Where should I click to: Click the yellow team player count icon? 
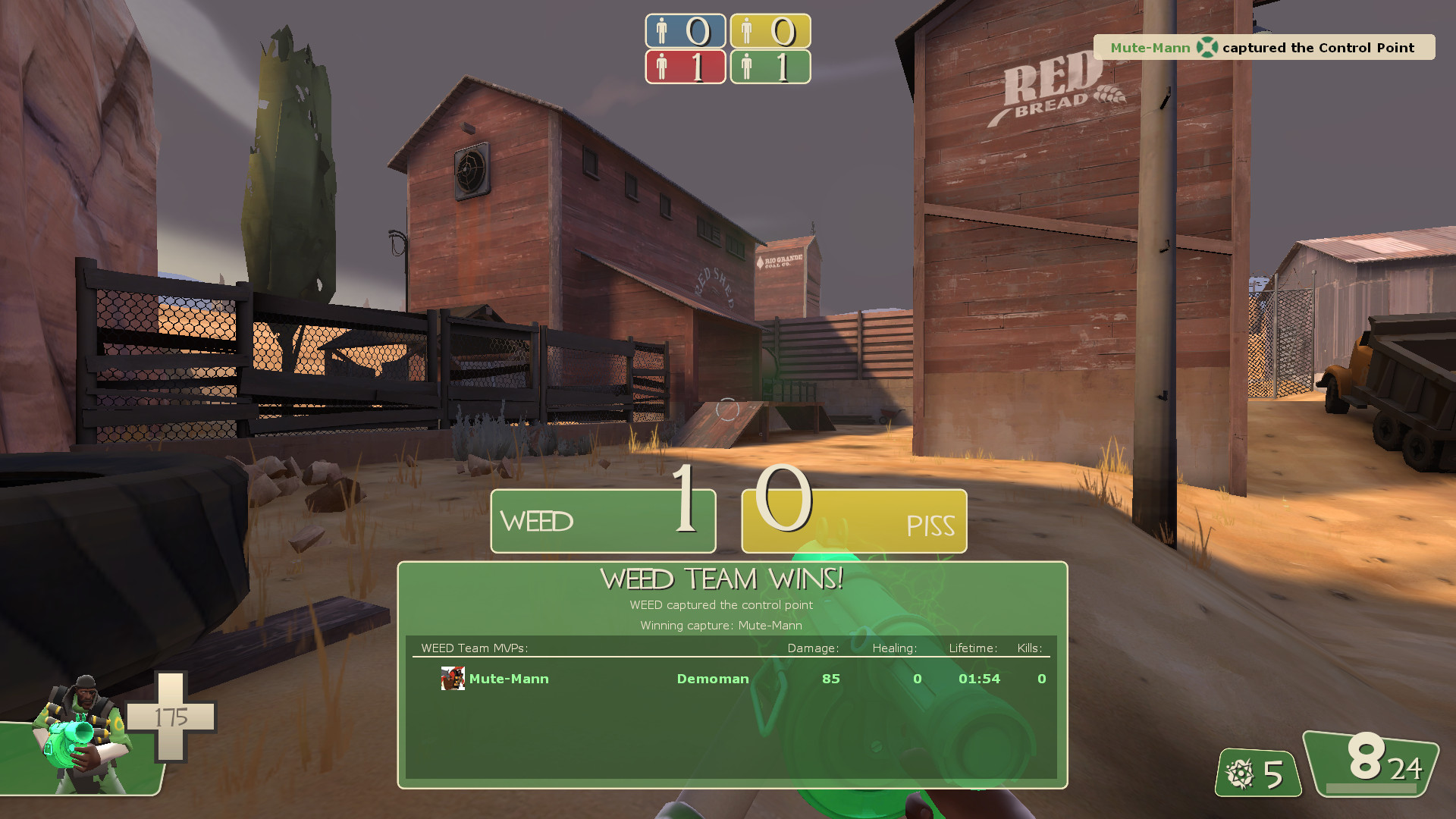tap(748, 31)
